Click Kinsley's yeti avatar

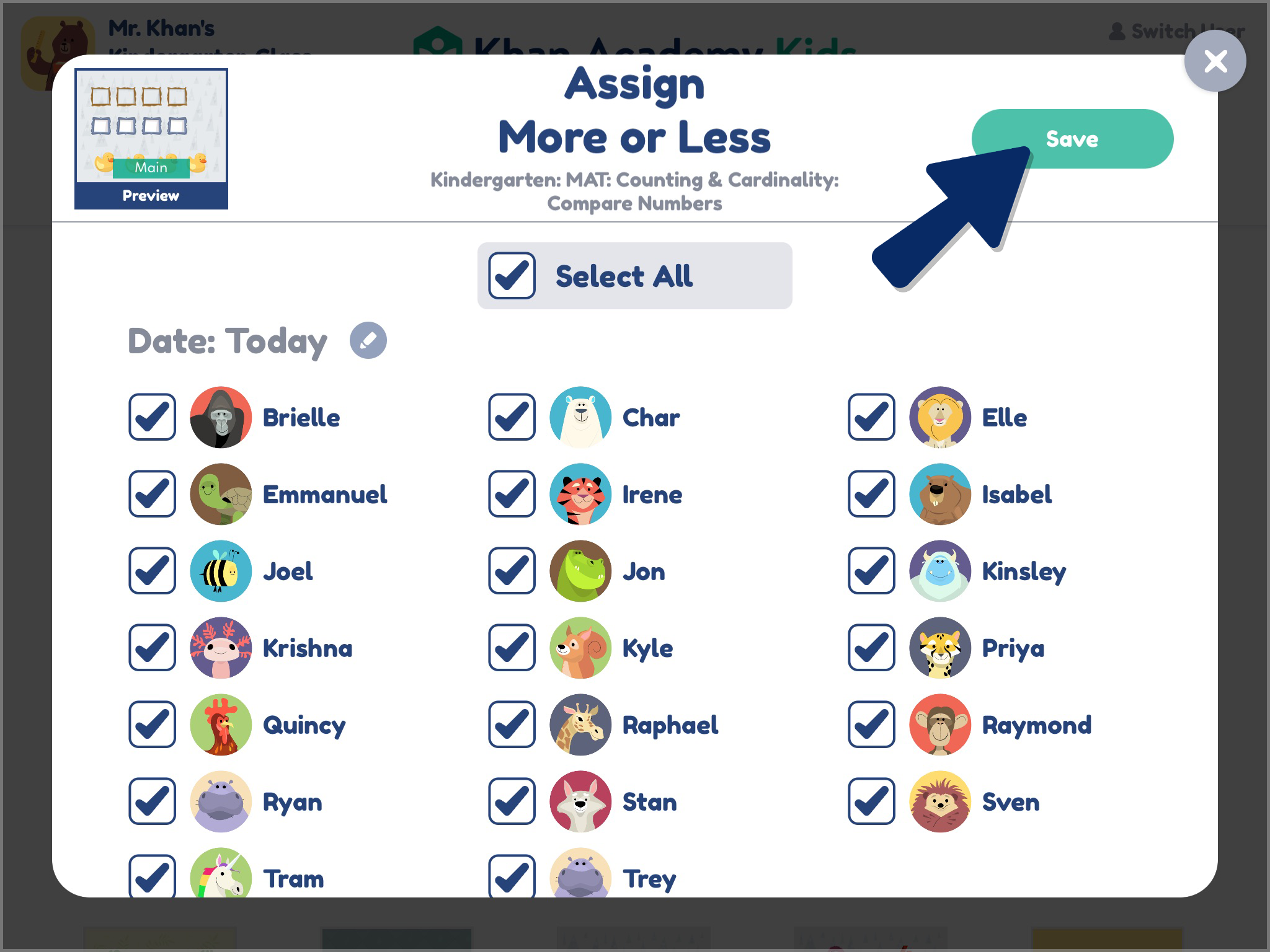pos(939,571)
